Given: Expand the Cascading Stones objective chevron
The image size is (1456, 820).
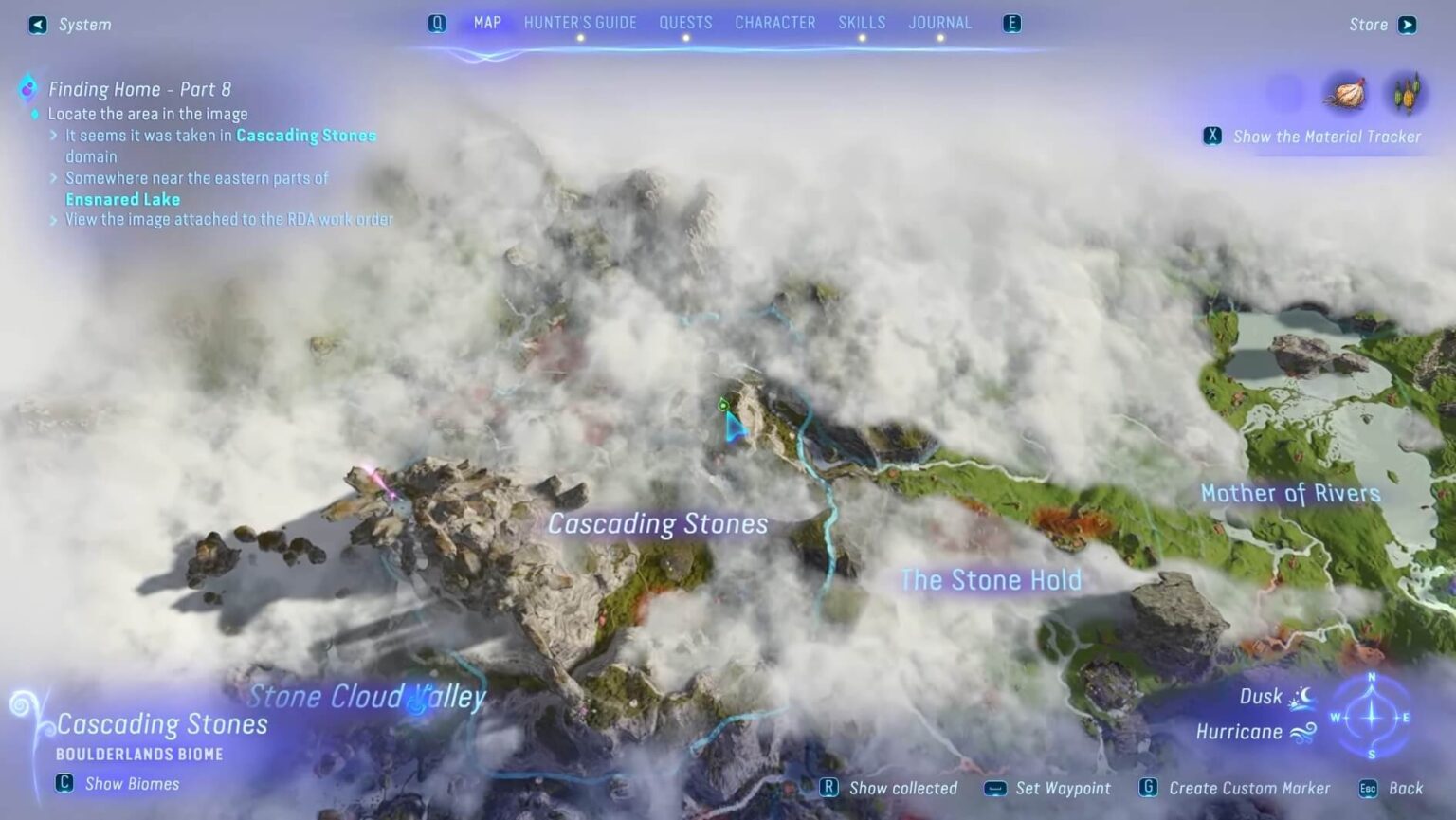Looking at the screenshot, I should point(53,136).
